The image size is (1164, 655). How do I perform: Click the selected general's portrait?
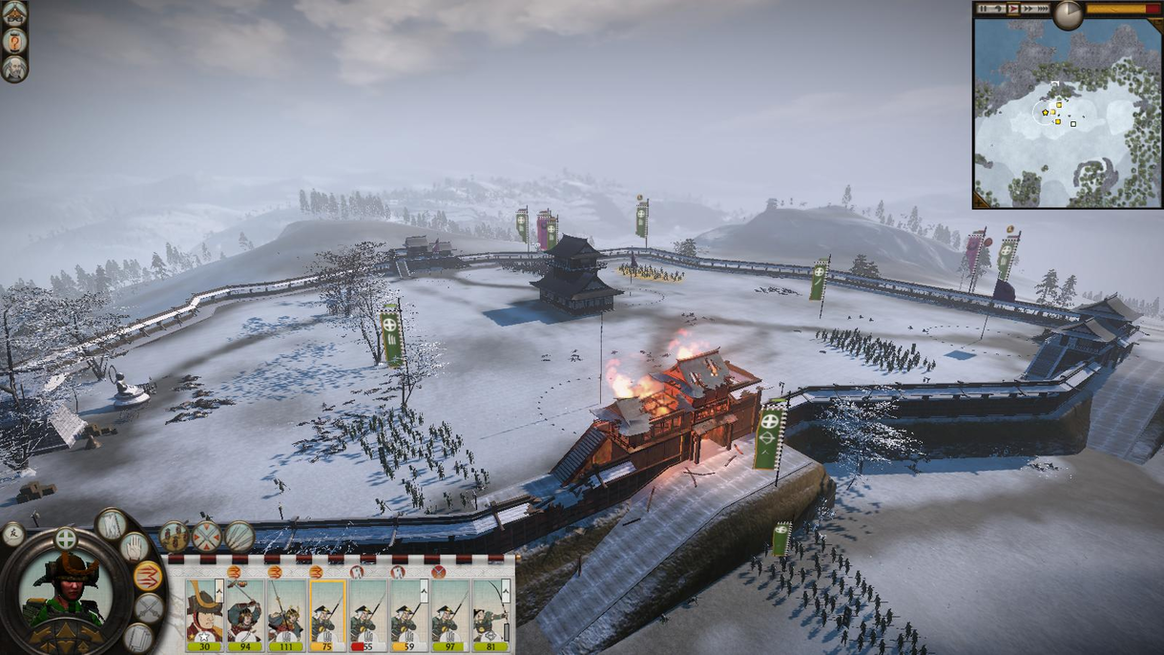(x=65, y=590)
